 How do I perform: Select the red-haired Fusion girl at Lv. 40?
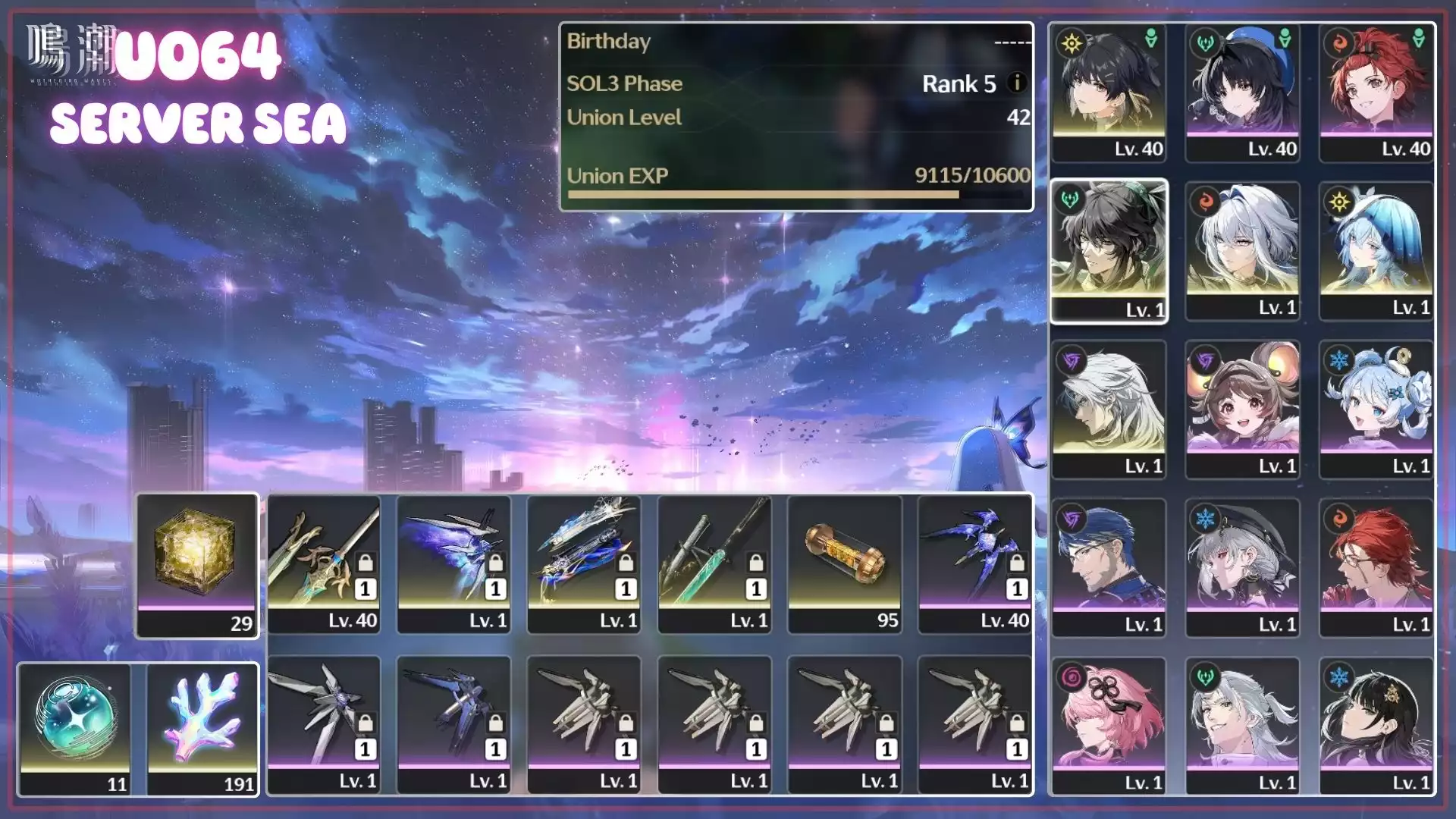pyautogui.click(x=1376, y=93)
